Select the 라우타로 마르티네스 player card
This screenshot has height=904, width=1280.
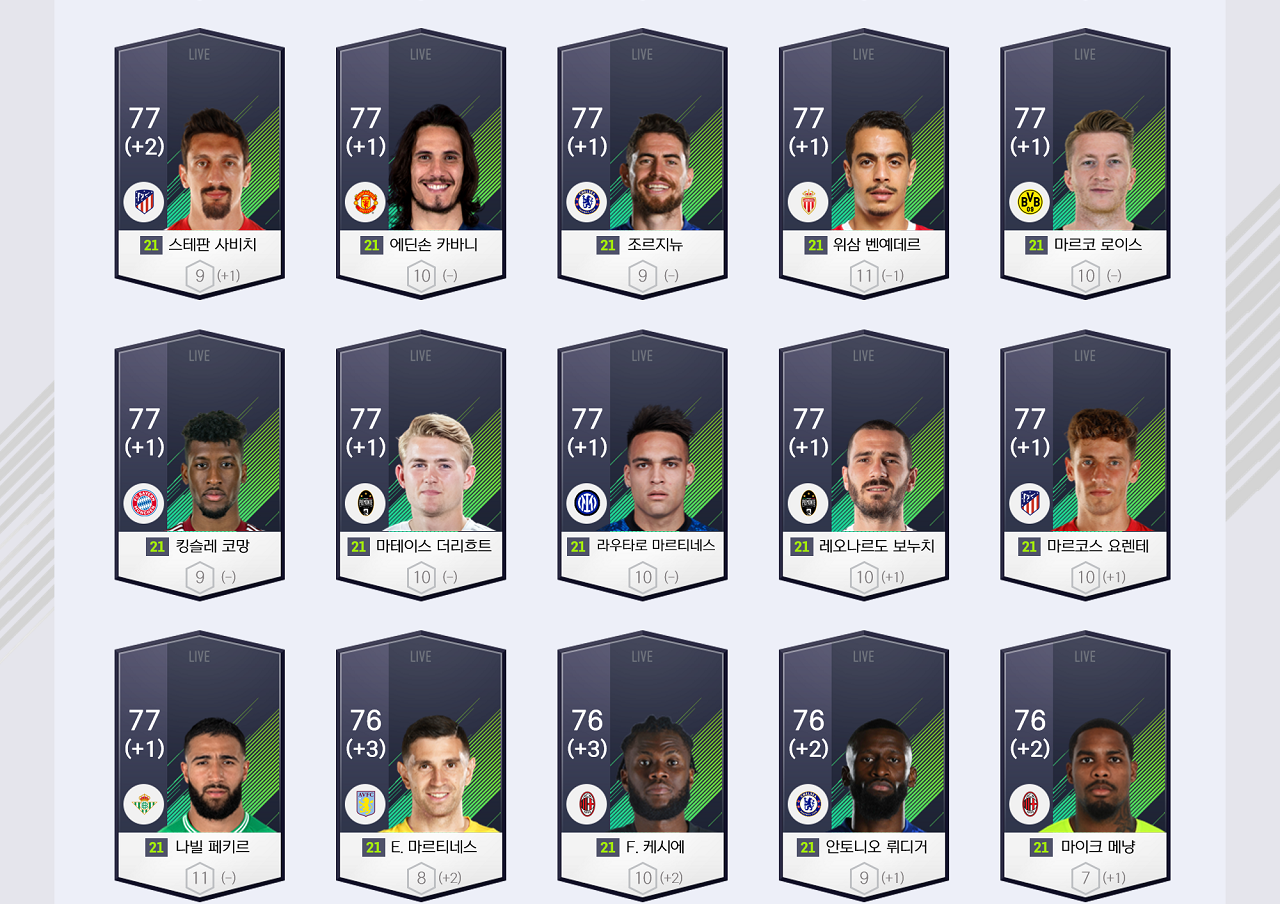click(x=642, y=466)
